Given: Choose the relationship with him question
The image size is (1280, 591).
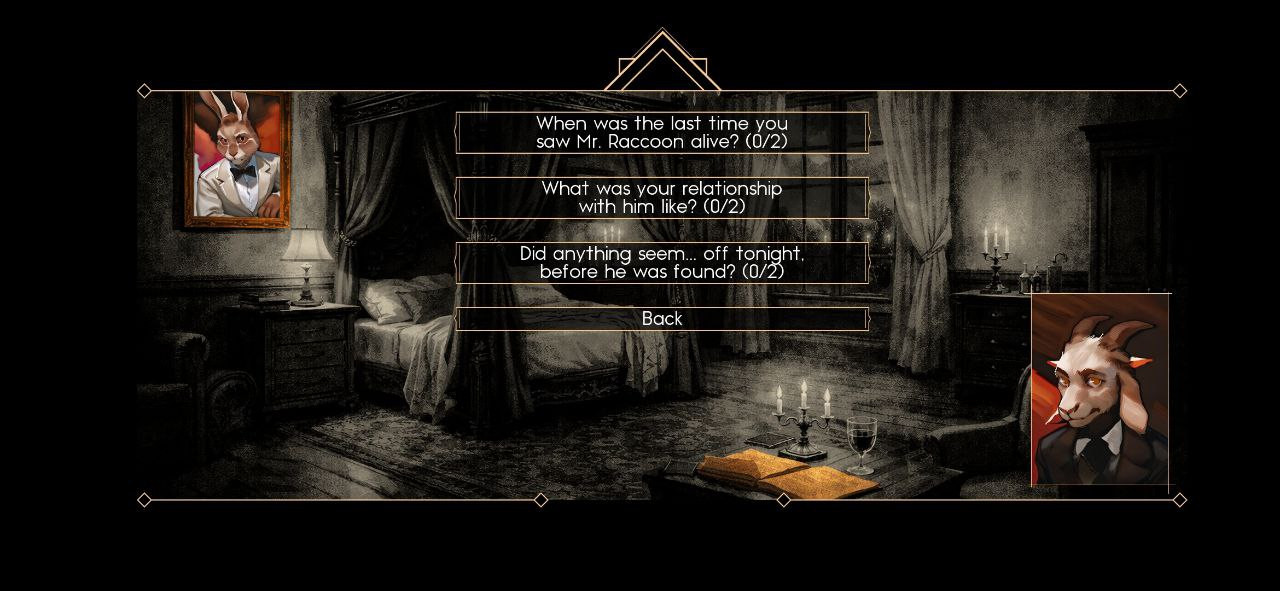Looking at the screenshot, I should coord(662,197).
